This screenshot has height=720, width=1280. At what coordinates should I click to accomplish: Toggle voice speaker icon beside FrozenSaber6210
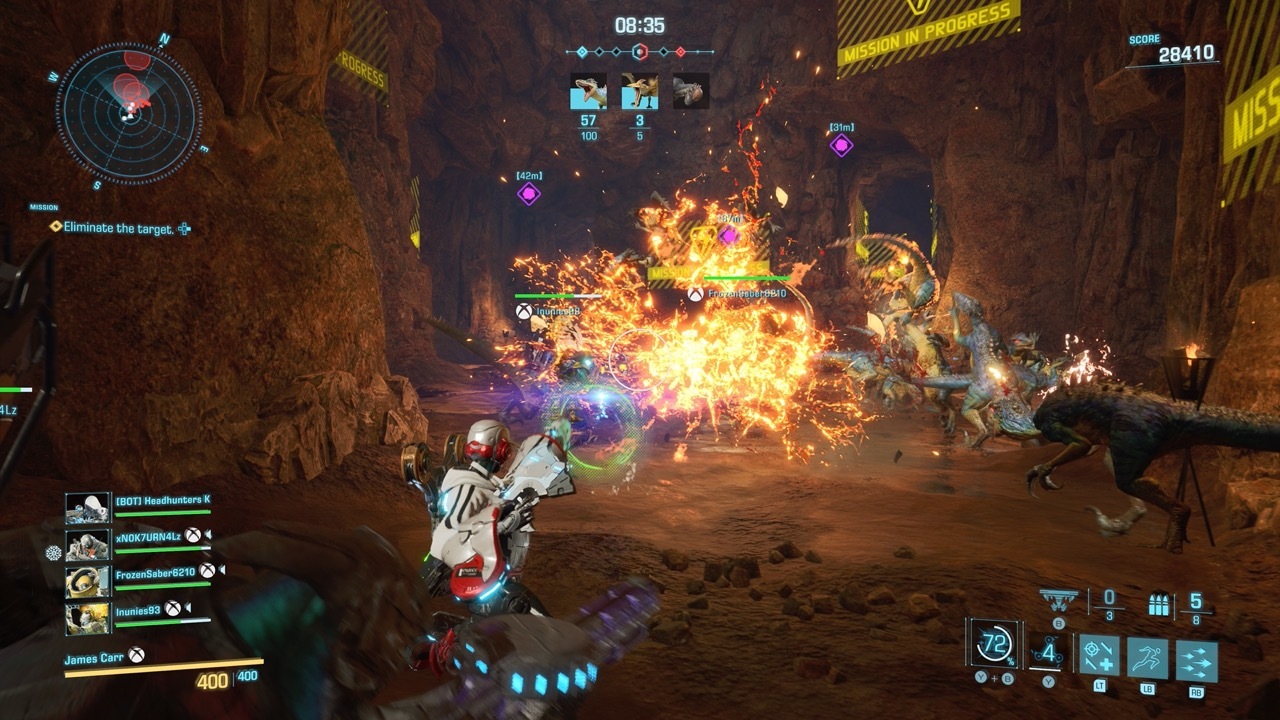click(x=223, y=571)
